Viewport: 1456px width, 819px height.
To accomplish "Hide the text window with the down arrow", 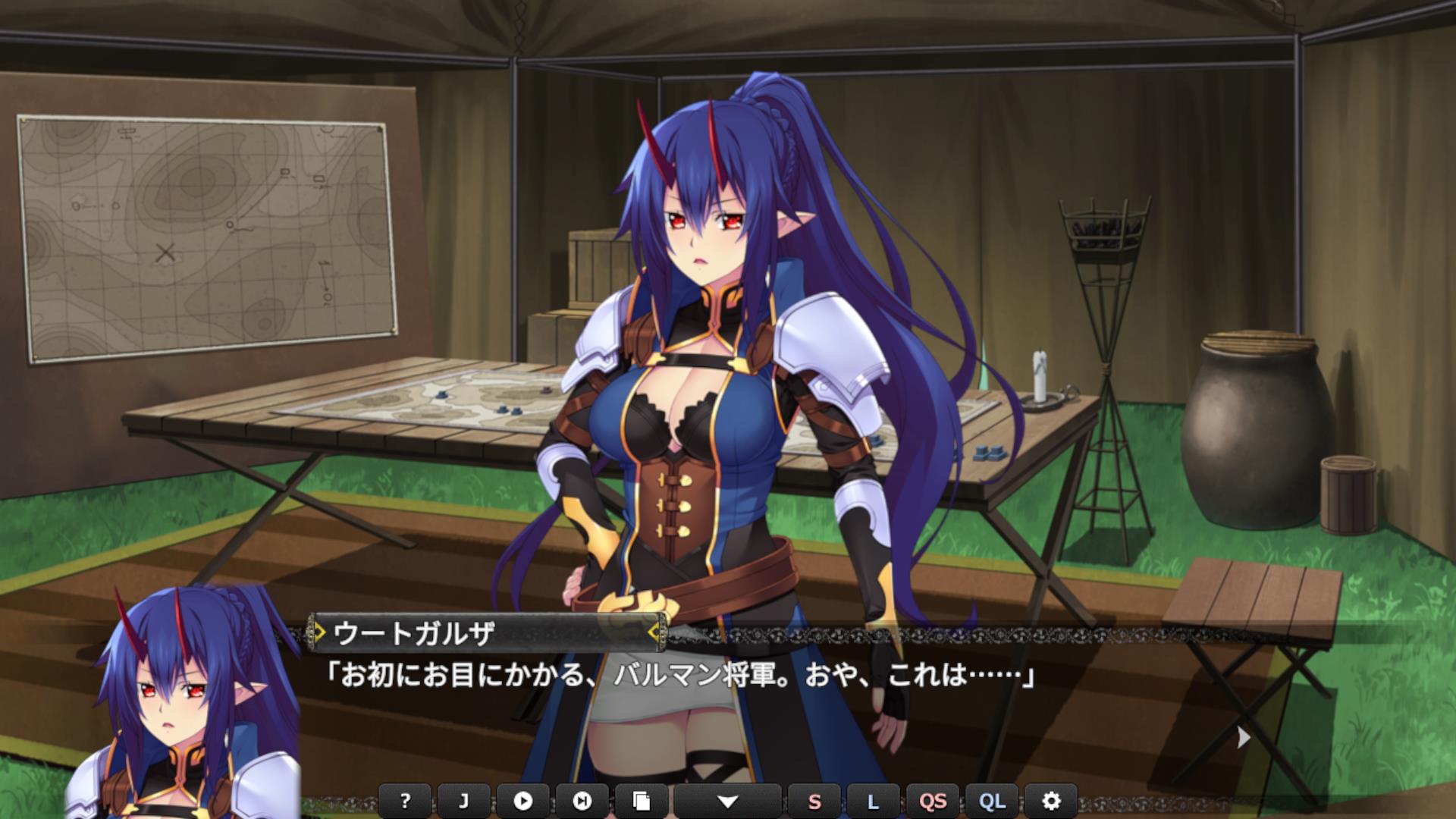I will click(x=727, y=801).
